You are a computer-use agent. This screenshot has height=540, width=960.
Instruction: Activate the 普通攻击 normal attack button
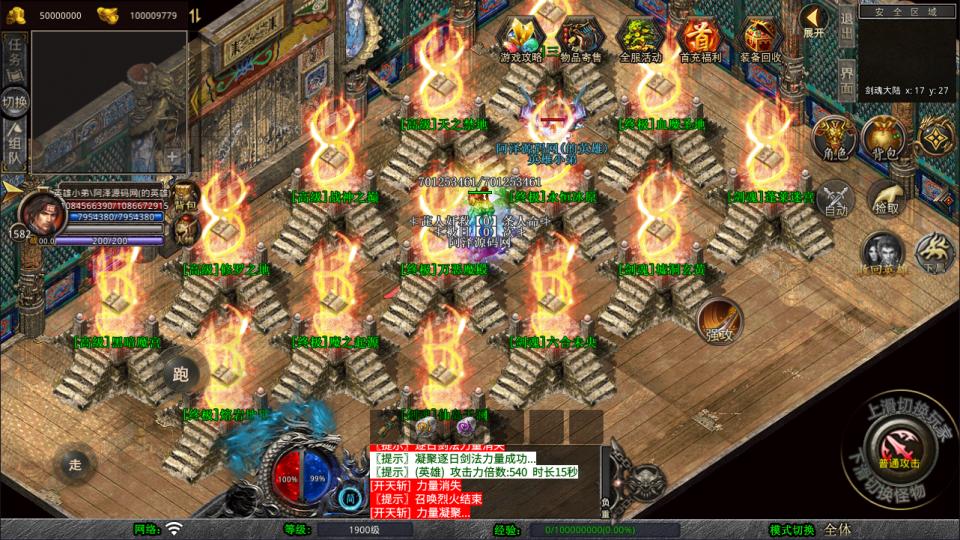pos(897,441)
